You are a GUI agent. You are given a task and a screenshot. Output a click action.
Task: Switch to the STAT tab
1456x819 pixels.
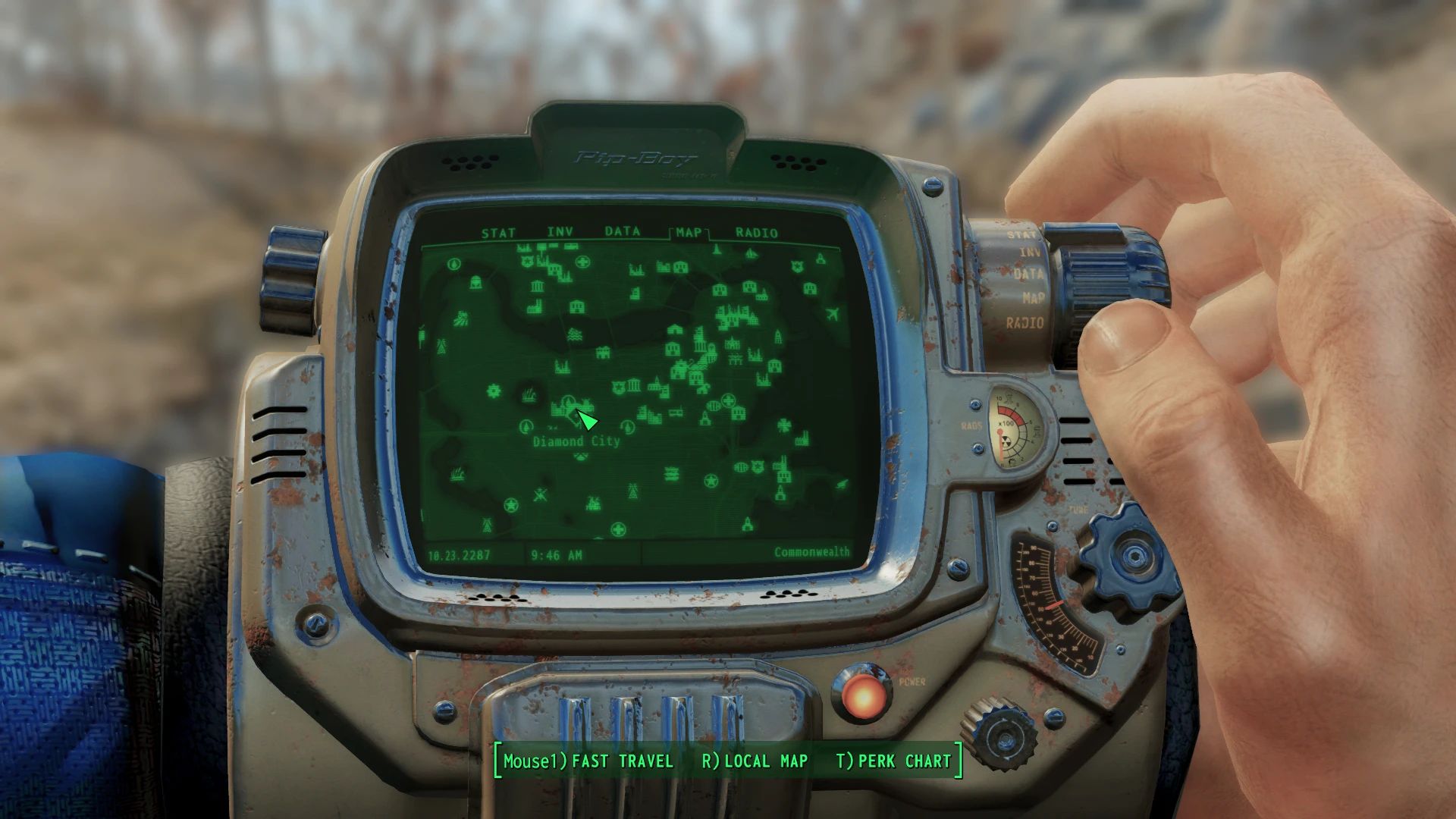click(498, 233)
